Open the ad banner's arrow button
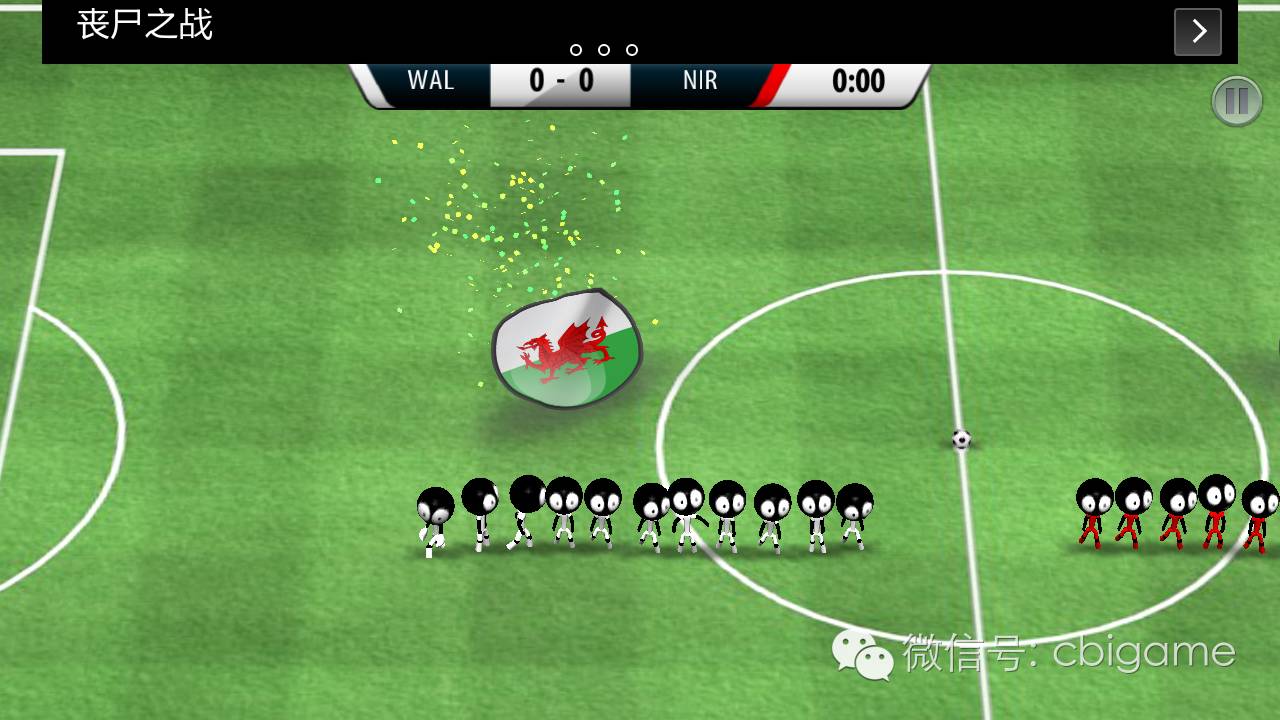The image size is (1280, 720). pos(1198,32)
